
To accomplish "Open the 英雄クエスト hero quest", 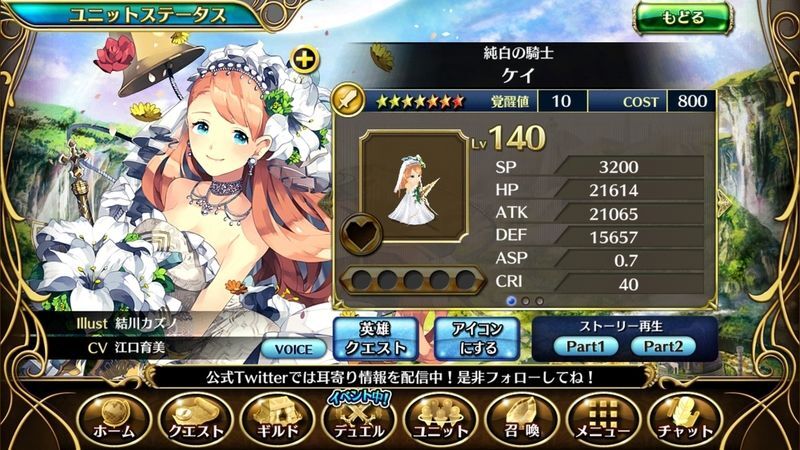I will coord(372,339).
